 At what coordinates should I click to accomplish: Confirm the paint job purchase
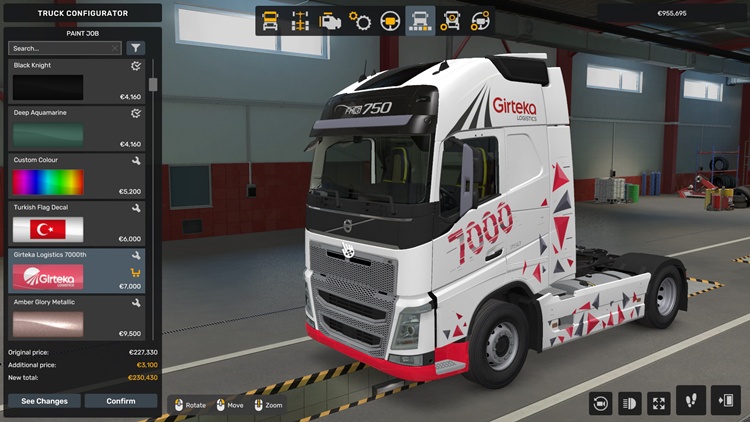tap(121, 401)
